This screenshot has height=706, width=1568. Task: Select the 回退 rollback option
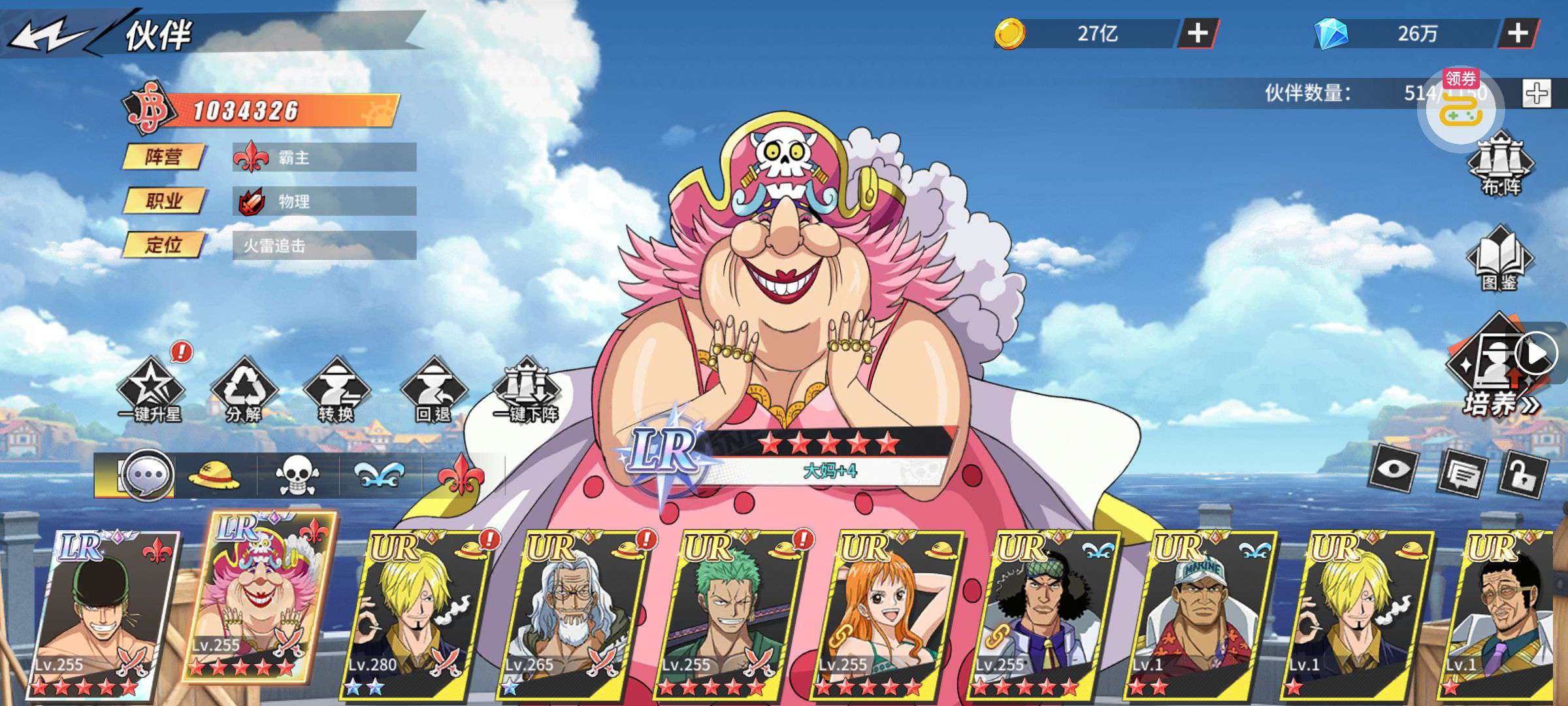pyautogui.click(x=434, y=390)
